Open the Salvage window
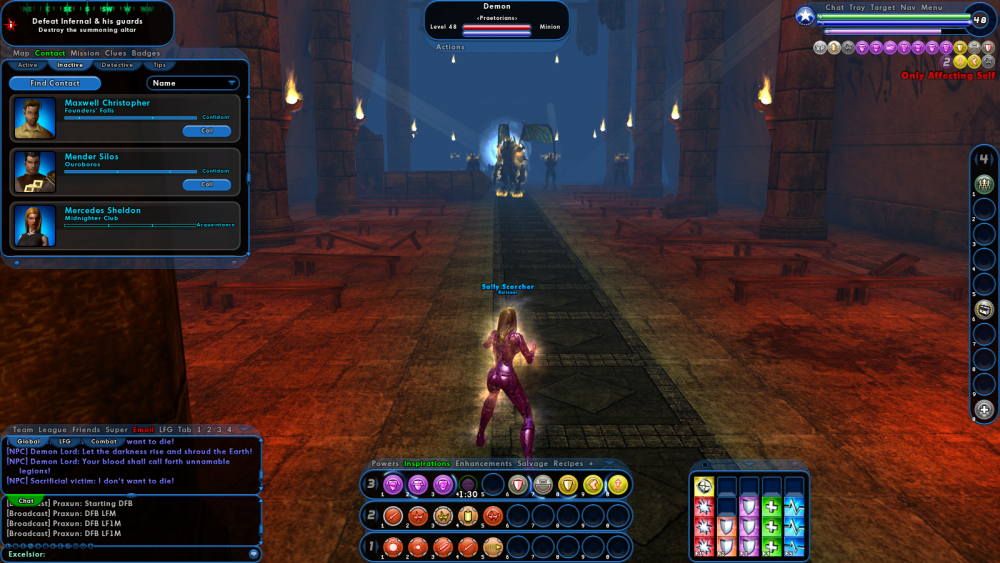This screenshot has height=563, width=1000. coord(534,464)
